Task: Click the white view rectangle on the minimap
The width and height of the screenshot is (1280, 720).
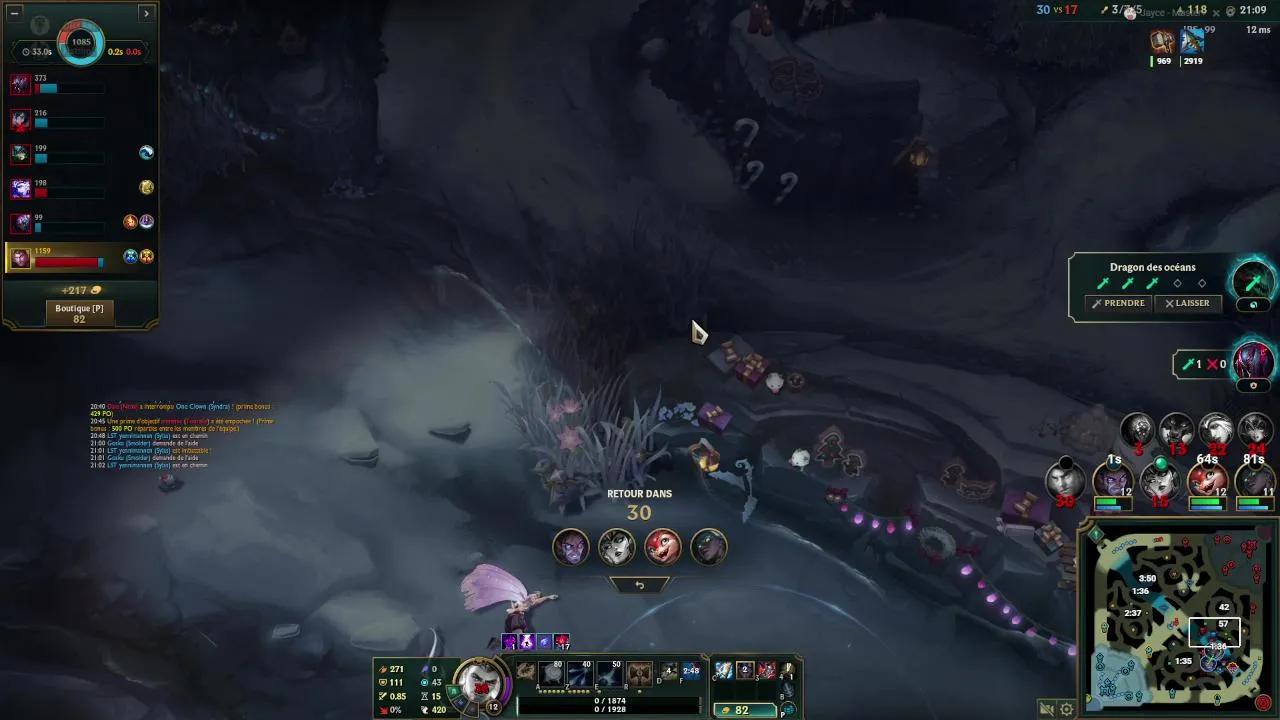Action: tap(1213, 632)
